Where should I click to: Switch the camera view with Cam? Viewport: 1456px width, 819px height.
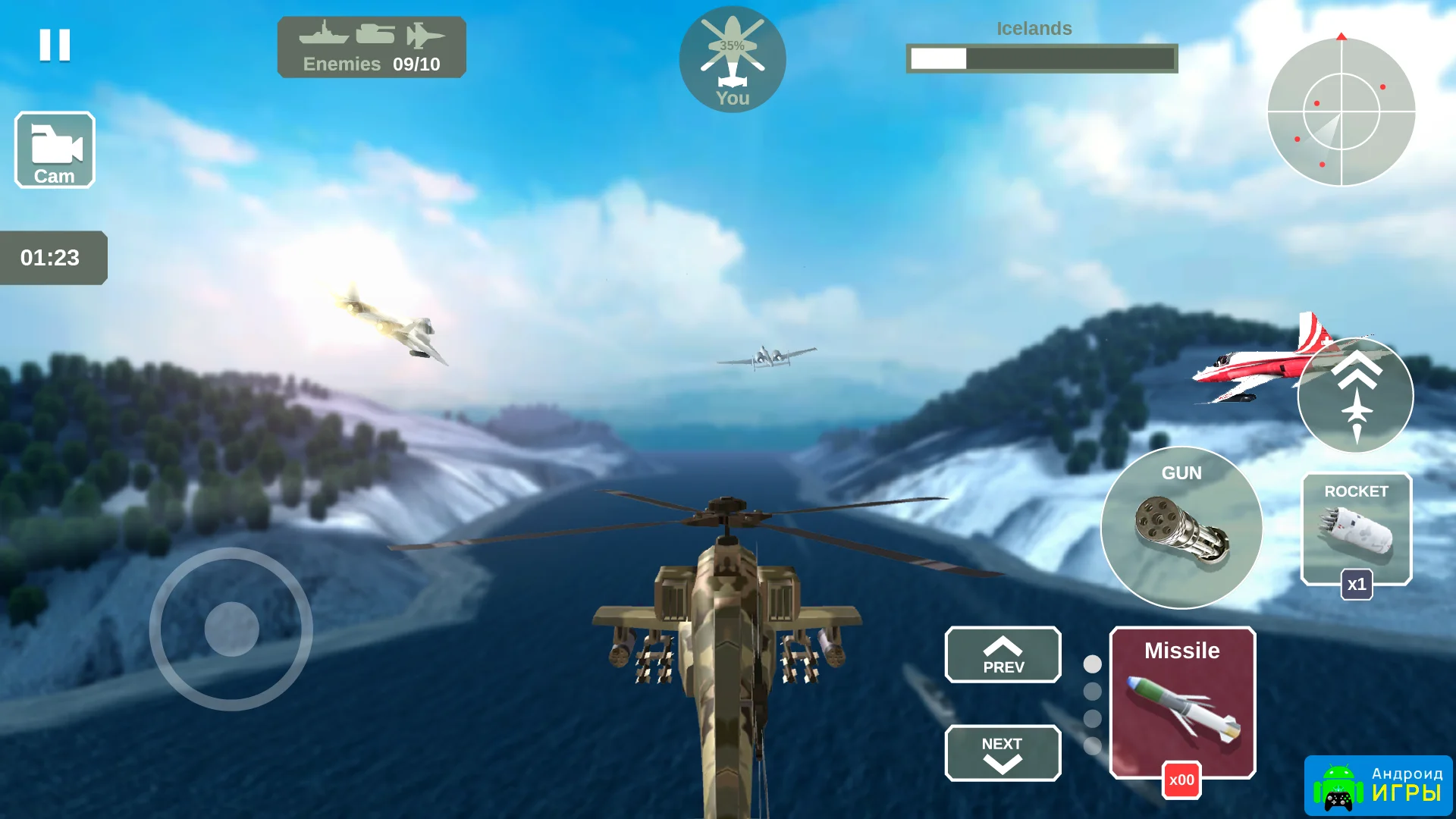55,150
